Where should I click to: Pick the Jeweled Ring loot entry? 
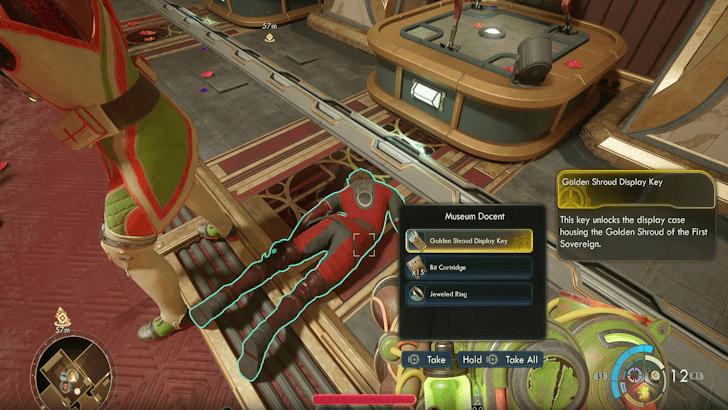[x=469, y=293]
